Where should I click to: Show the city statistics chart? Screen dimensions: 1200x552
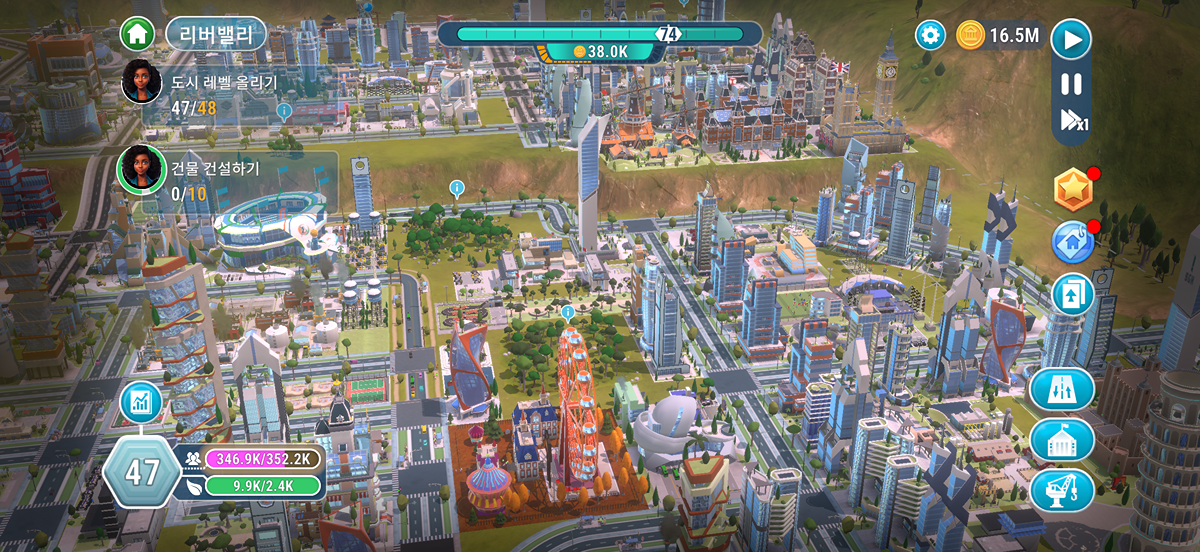point(141,403)
